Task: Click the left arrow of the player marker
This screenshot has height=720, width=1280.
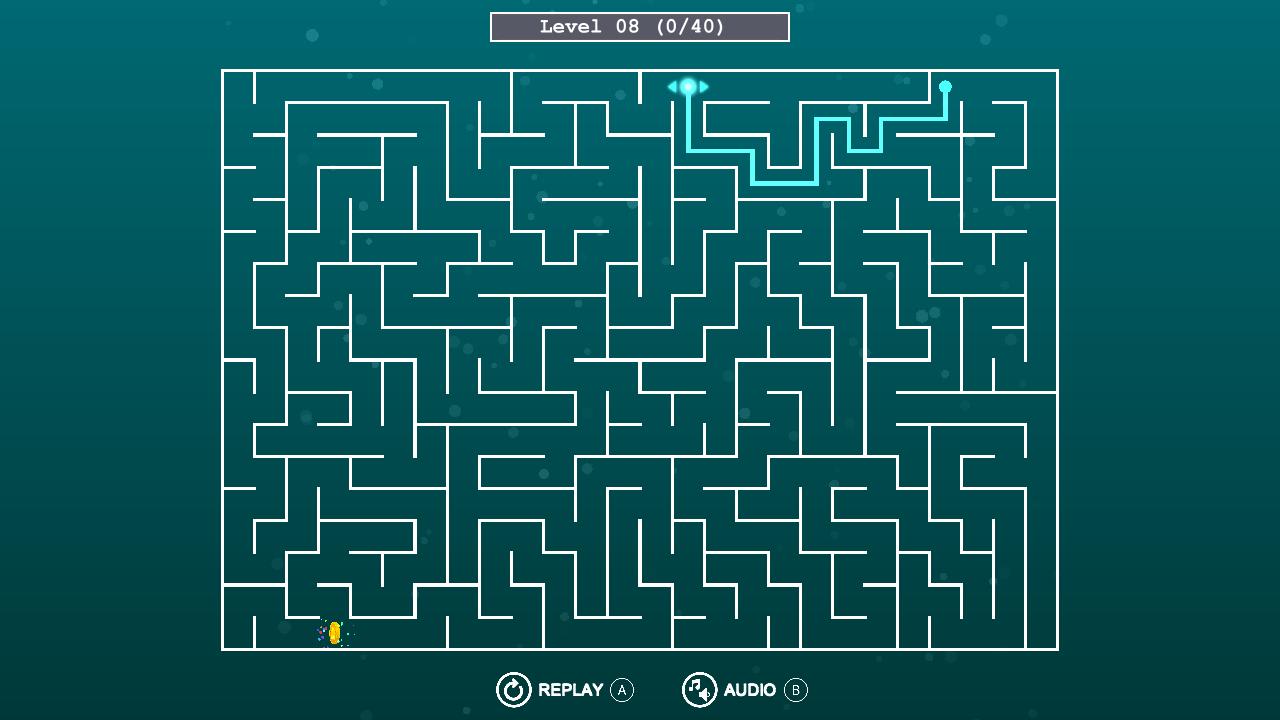Action: [x=672, y=87]
